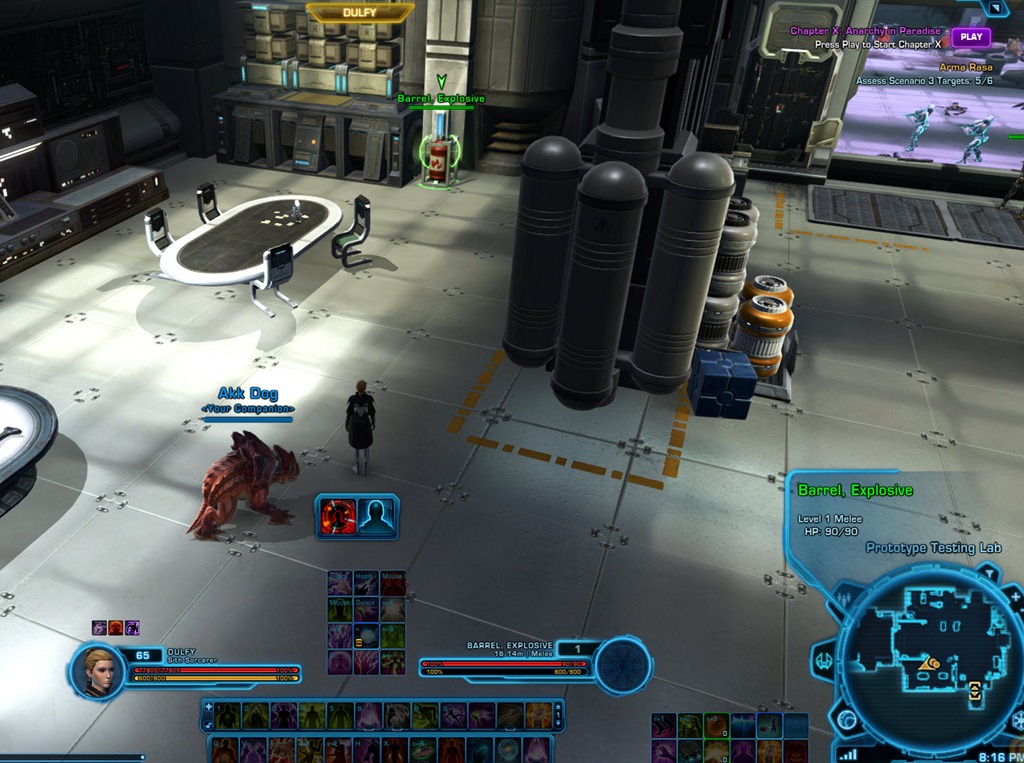Add a quickbar with the plus button
This screenshot has width=1024, height=763.
click(208, 707)
